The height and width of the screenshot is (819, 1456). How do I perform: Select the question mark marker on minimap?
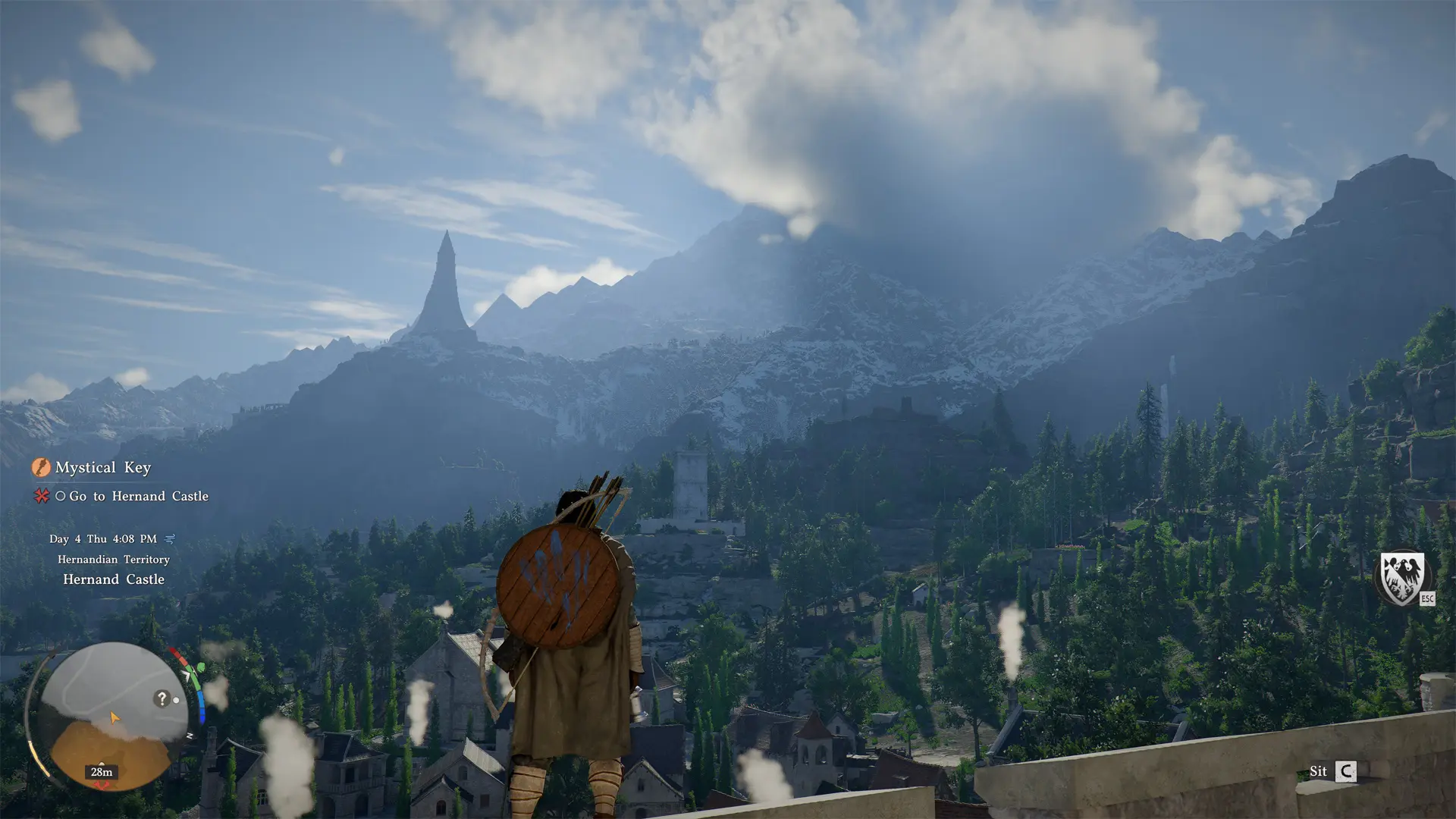[162, 698]
